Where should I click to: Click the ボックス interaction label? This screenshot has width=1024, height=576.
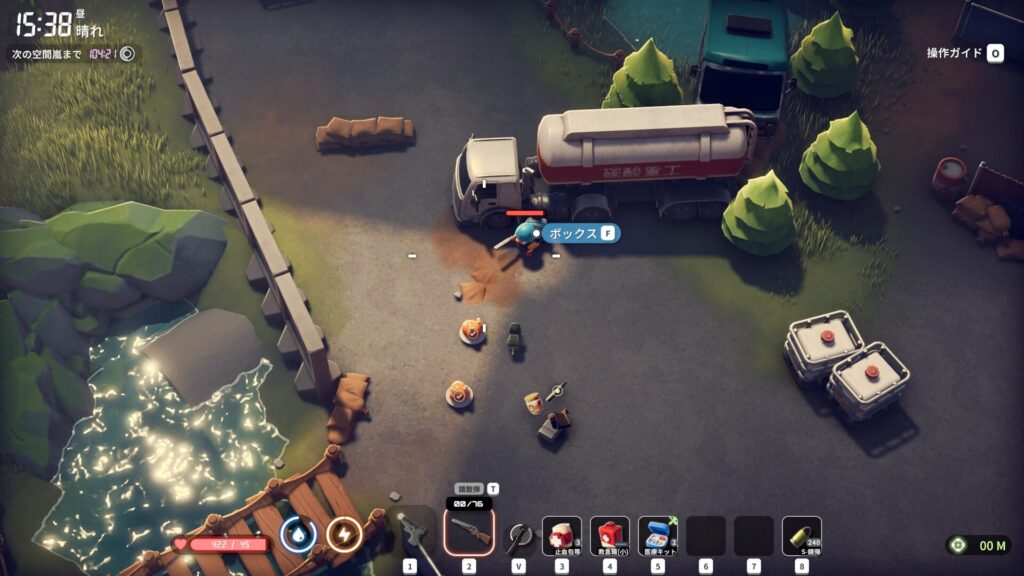coord(581,233)
